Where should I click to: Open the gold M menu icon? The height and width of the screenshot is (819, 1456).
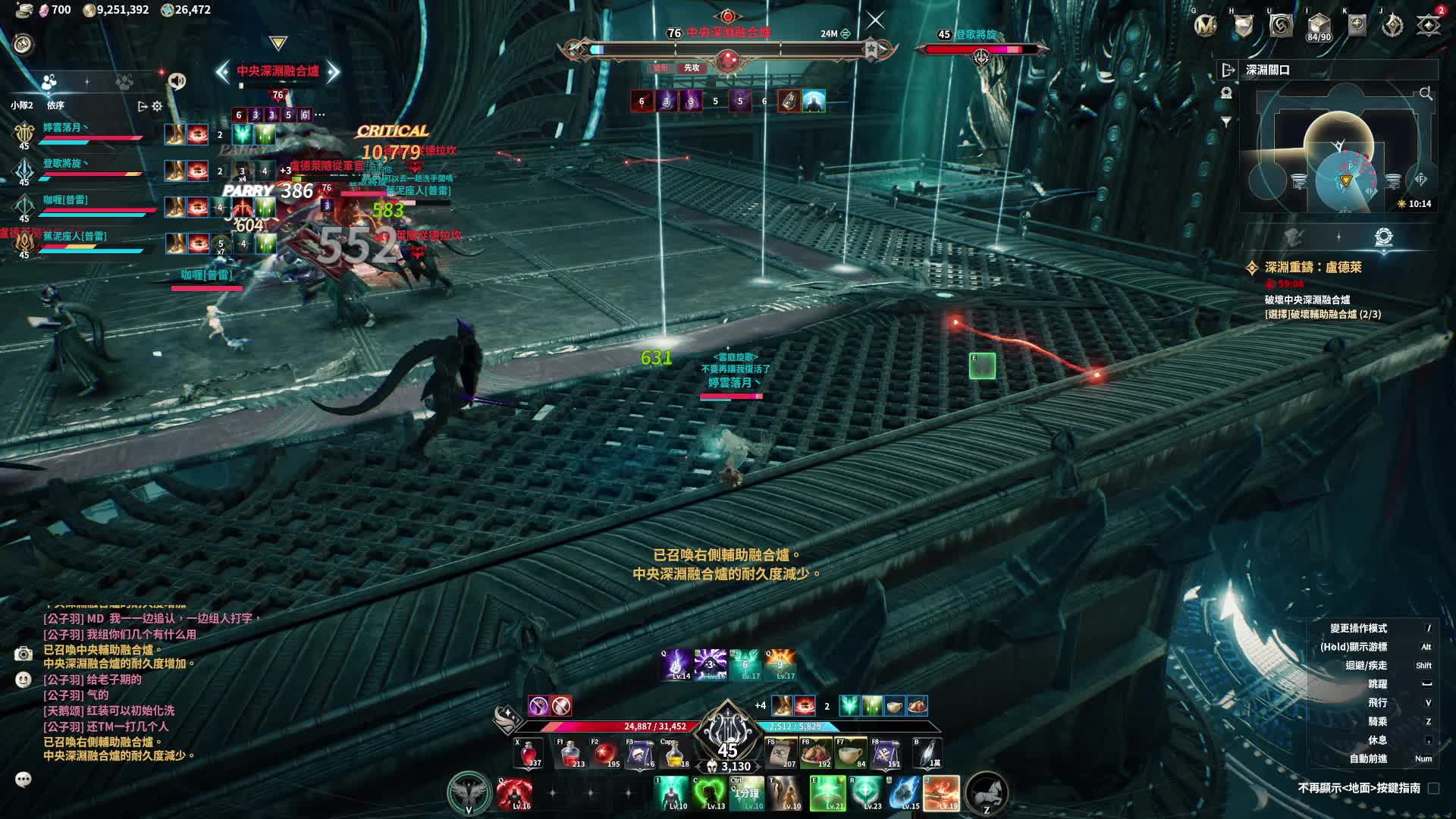[x=1205, y=26]
